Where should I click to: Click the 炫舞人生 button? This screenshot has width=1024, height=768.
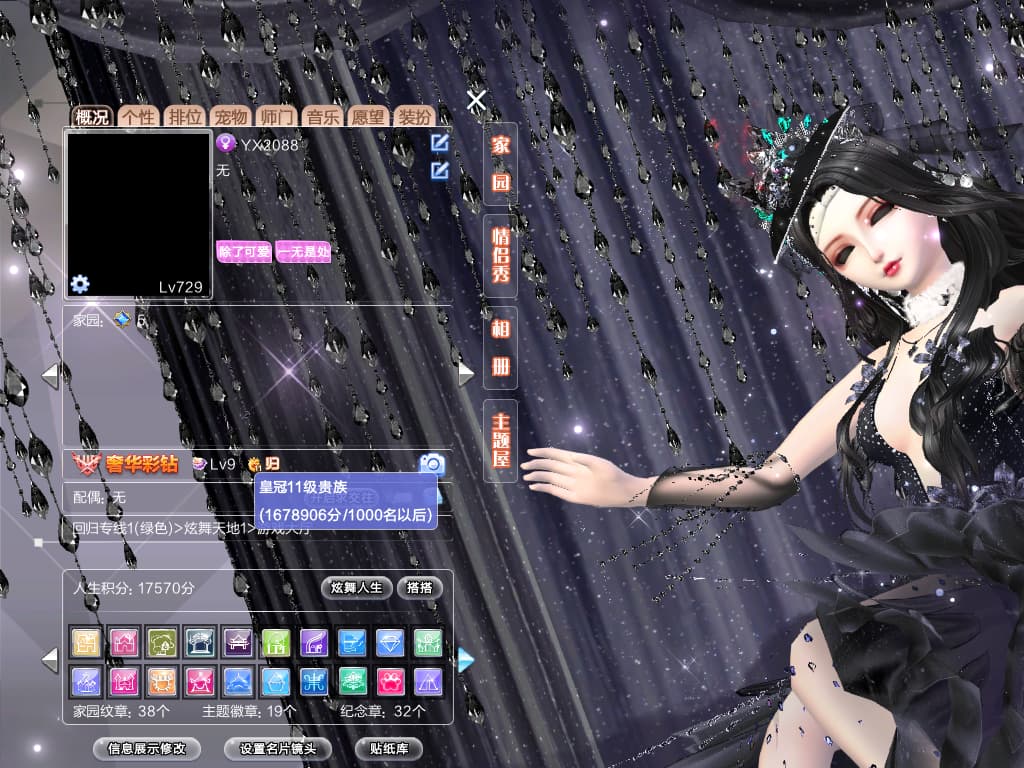tap(356, 587)
